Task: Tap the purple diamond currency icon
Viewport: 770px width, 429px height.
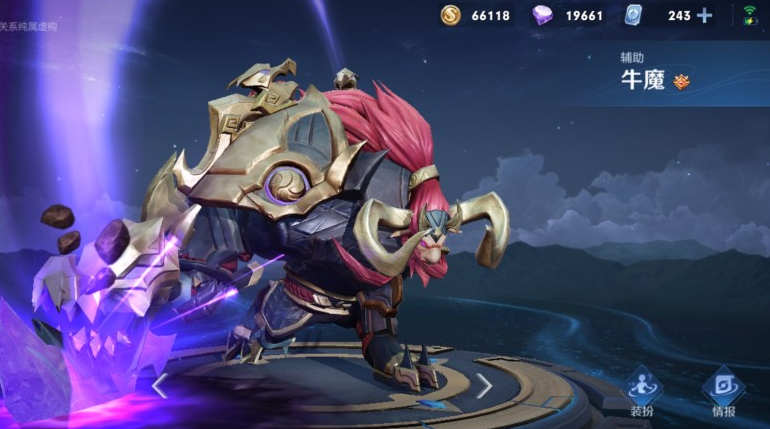Action: coord(542,15)
